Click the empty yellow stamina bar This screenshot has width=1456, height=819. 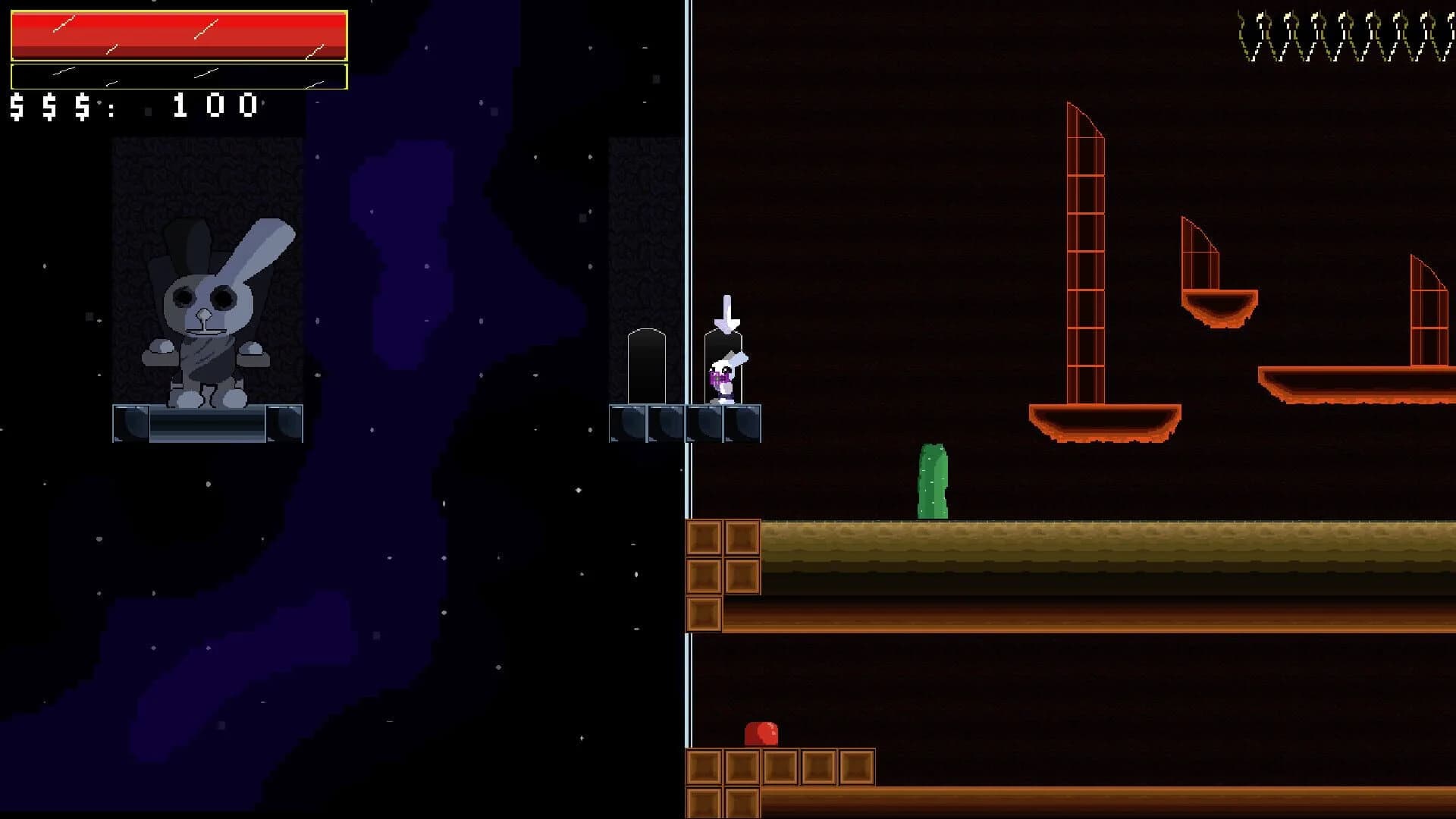(178, 76)
